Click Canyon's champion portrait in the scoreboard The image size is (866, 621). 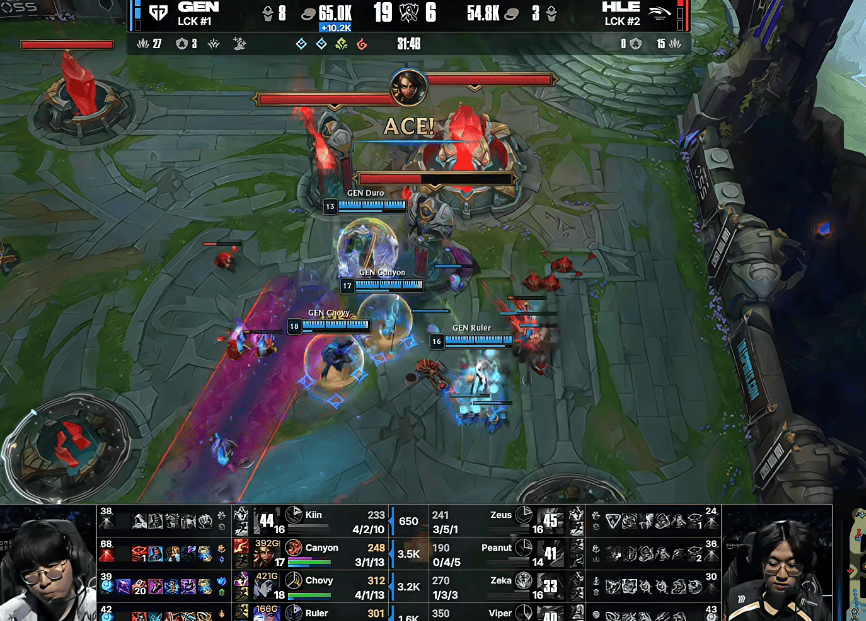(x=293, y=548)
